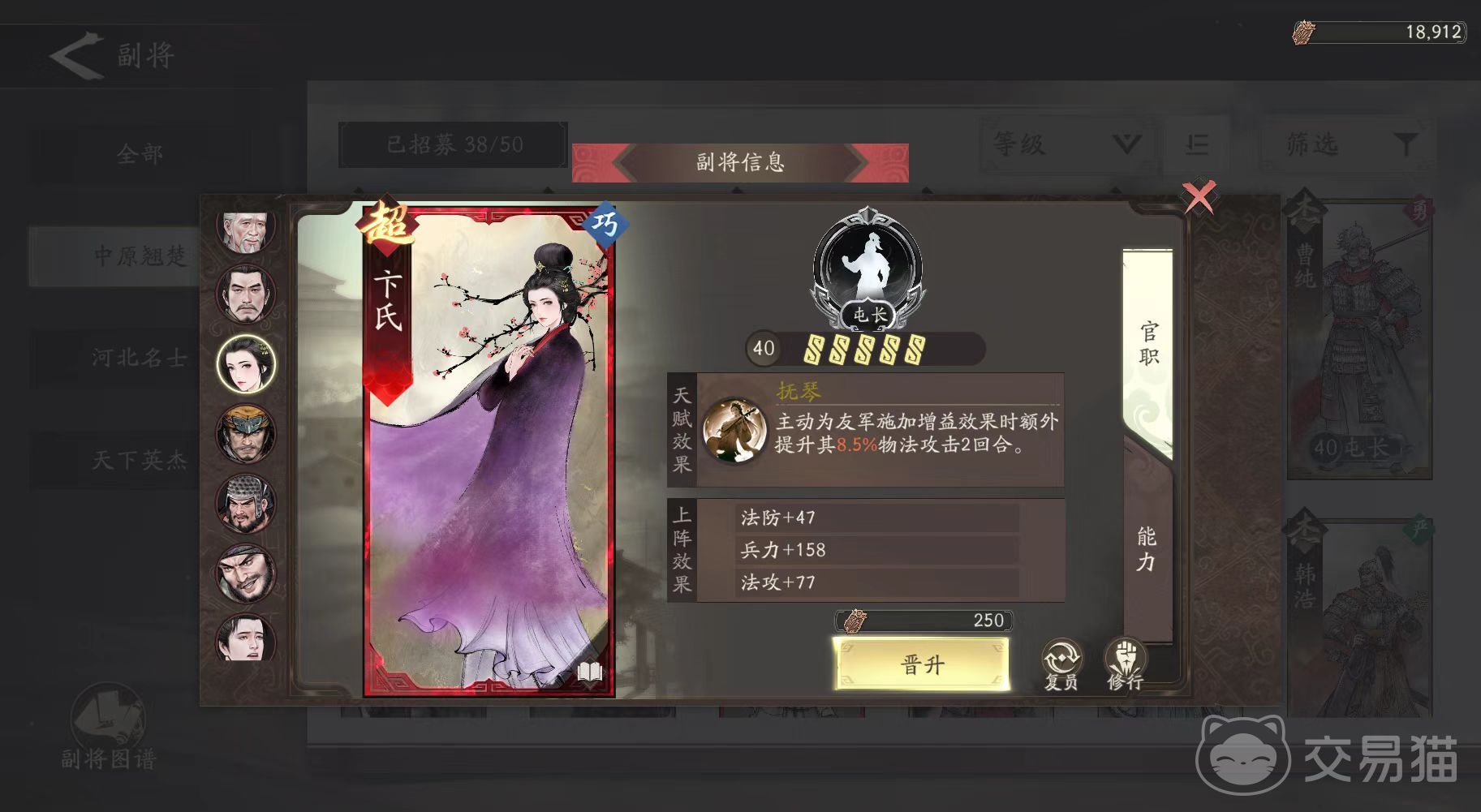The image size is (1481, 812).
Task: Click the 250 cost progress bar
Action: tap(921, 620)
